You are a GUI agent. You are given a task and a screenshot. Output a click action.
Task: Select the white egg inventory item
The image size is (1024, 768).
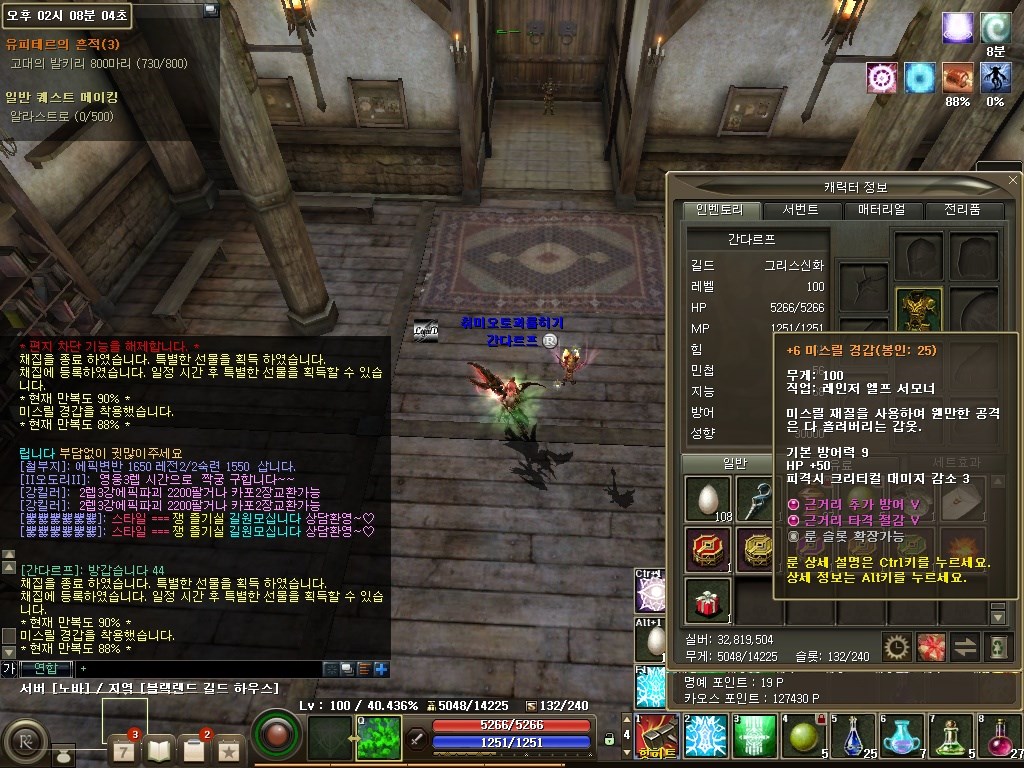708,497
